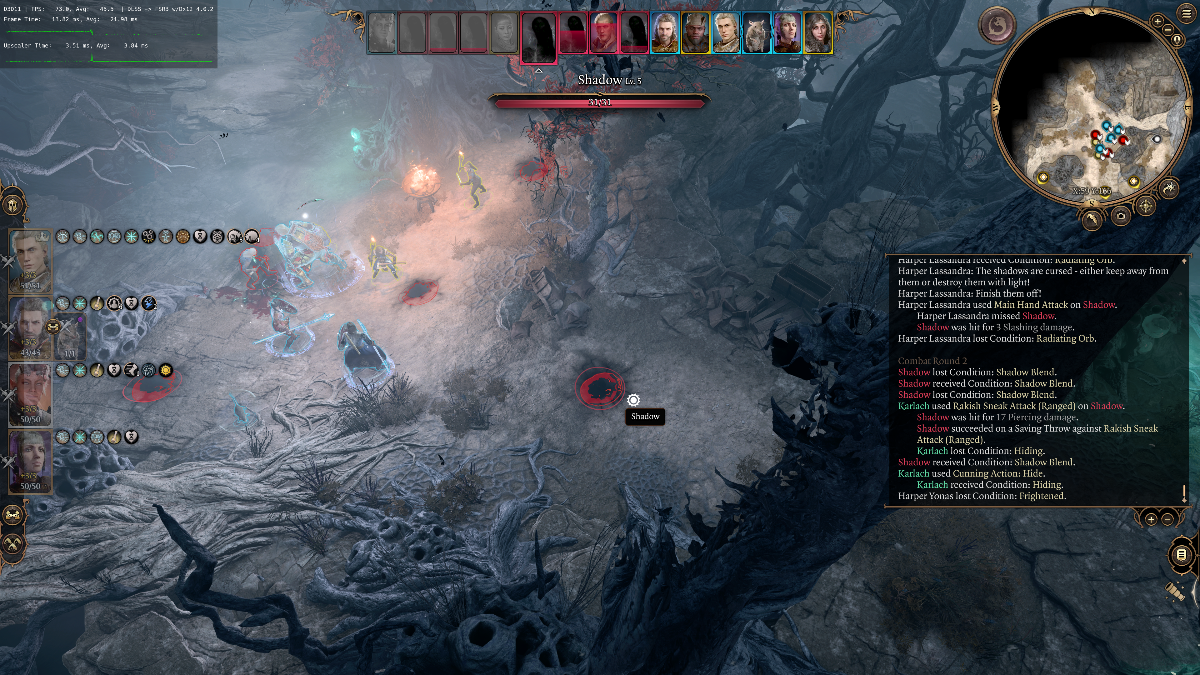Toggle the combat log panel button
This screenshot has height=675, width=1200.
coord(1181,555)
